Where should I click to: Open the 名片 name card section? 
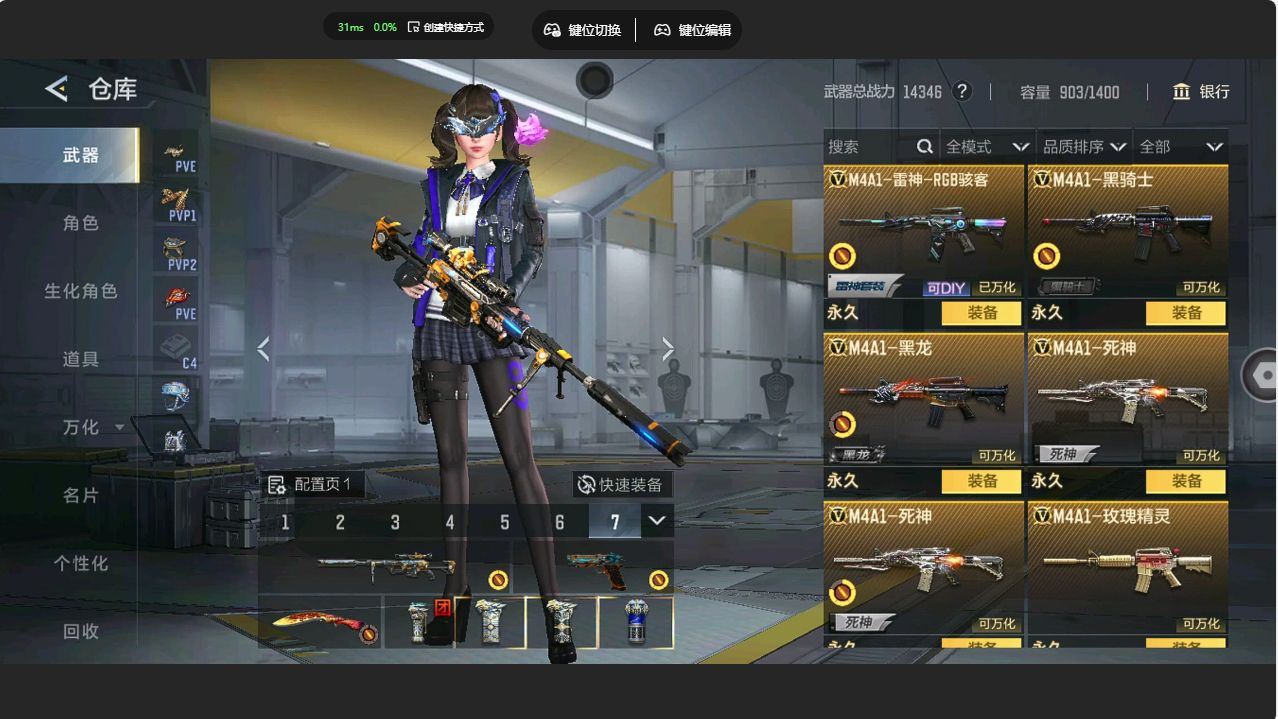[80, 495]
